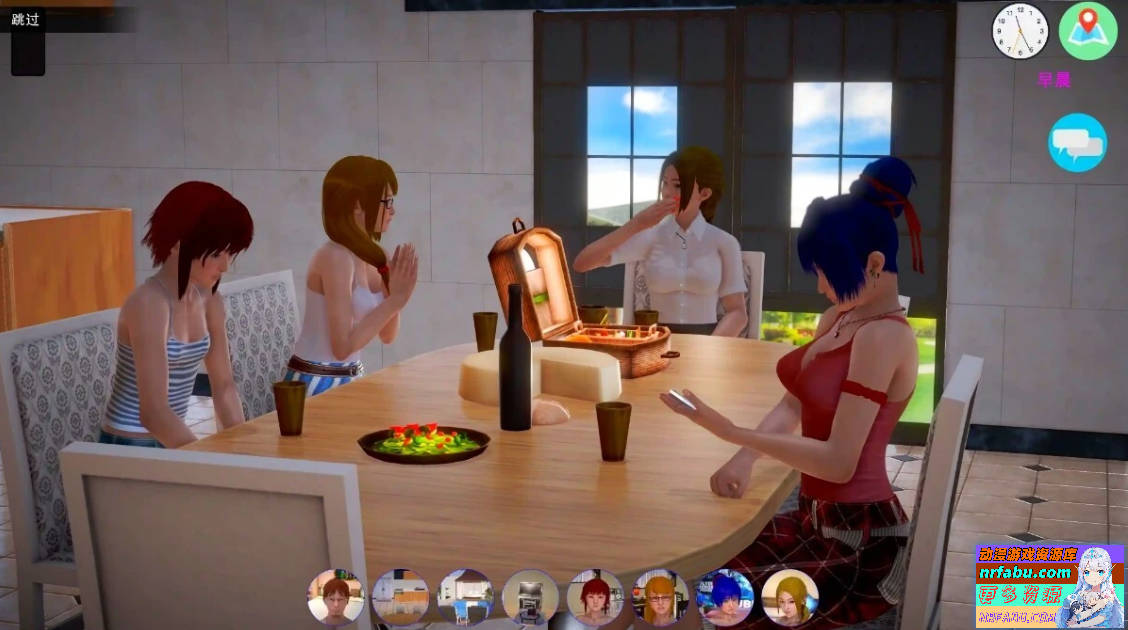1128x630 pixels.
Task: Click the analog clock icon
Action: coord(1019,30)
